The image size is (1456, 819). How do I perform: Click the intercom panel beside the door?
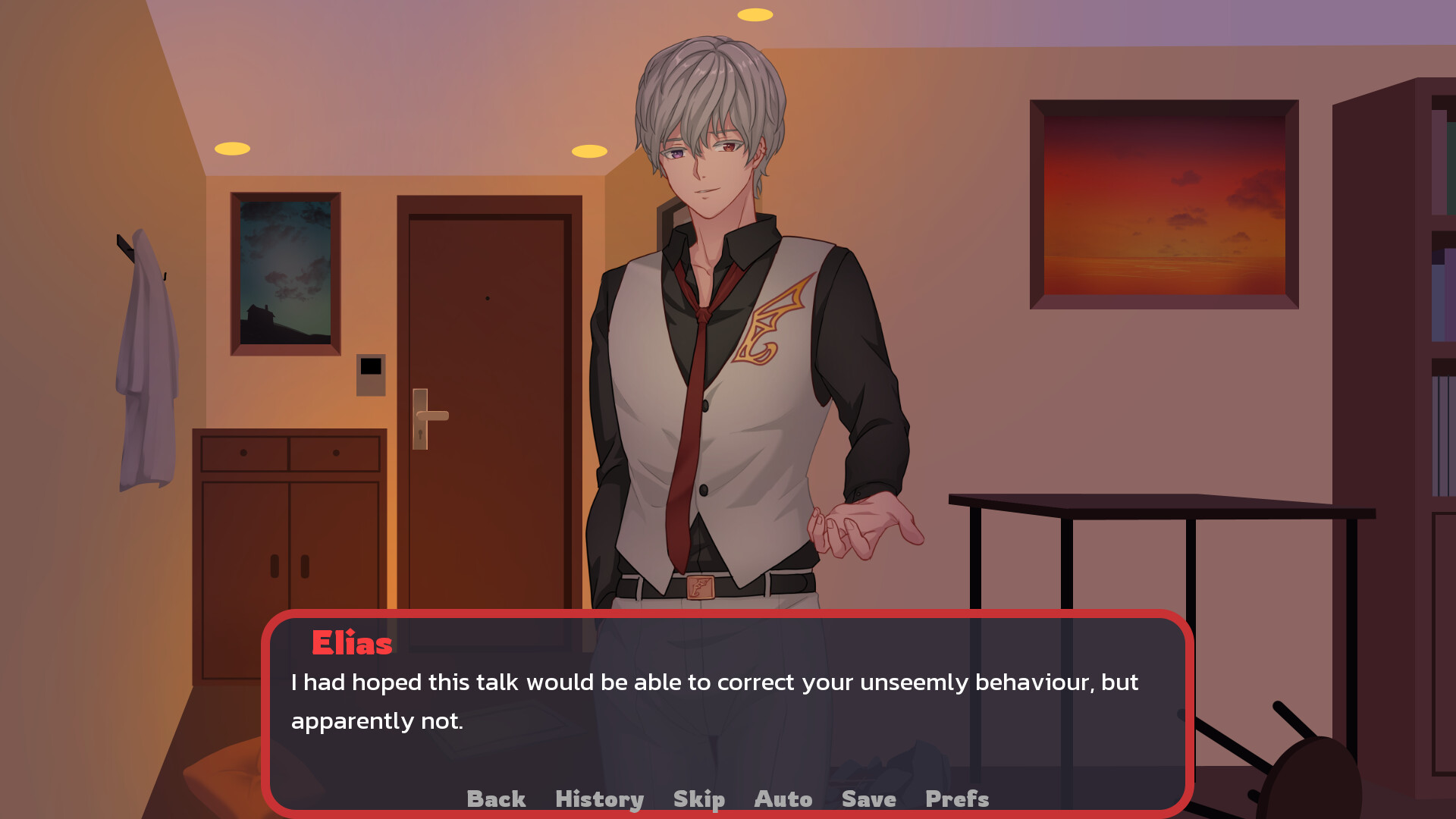click(x=371, y=375)
